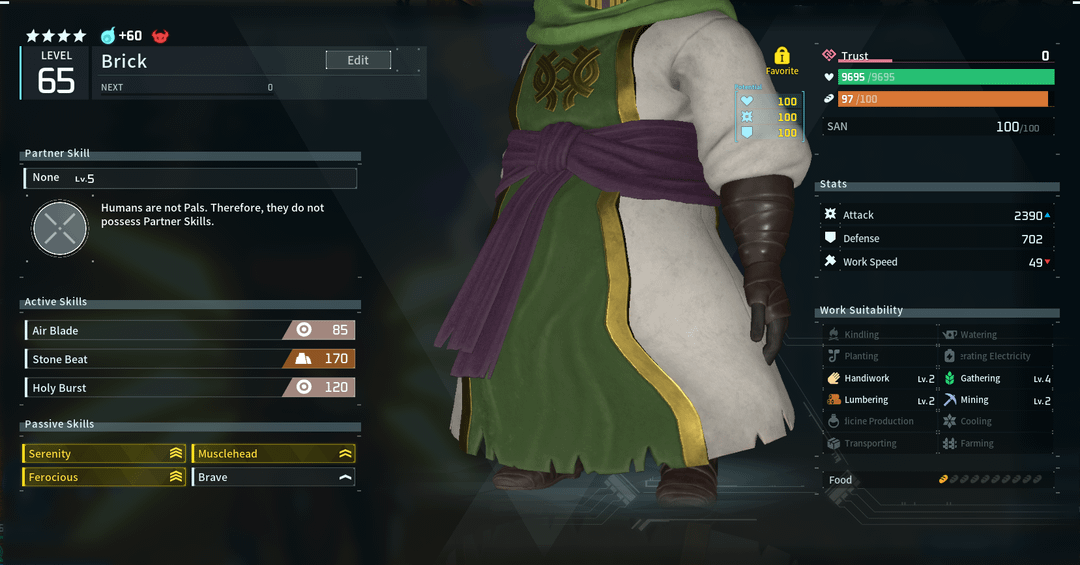
Task: Click the Edit name button
Action: [x=358, y=61]
